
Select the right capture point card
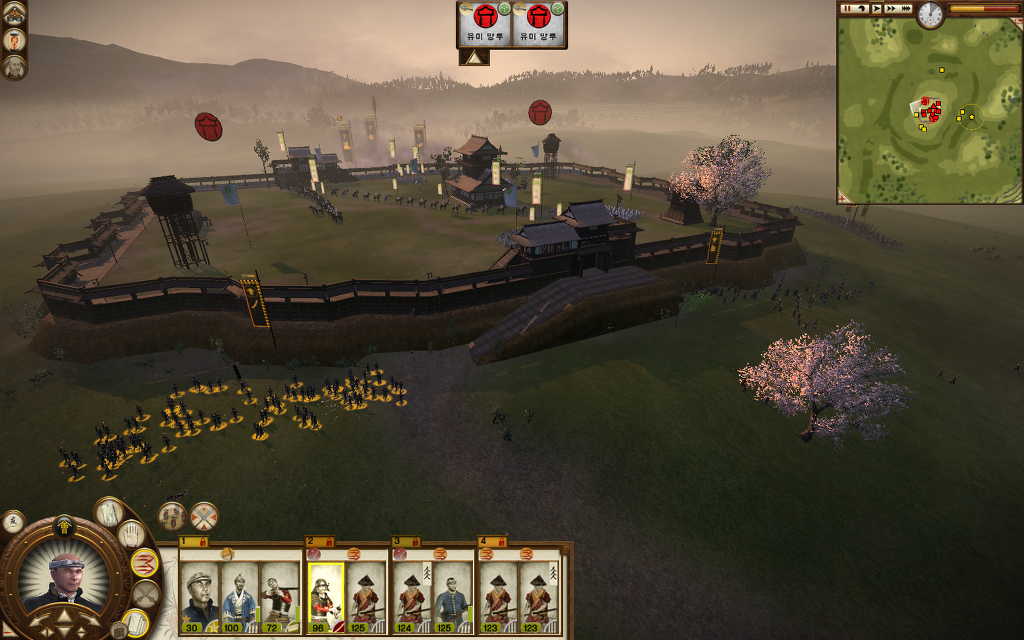click(x=540, y=24)
